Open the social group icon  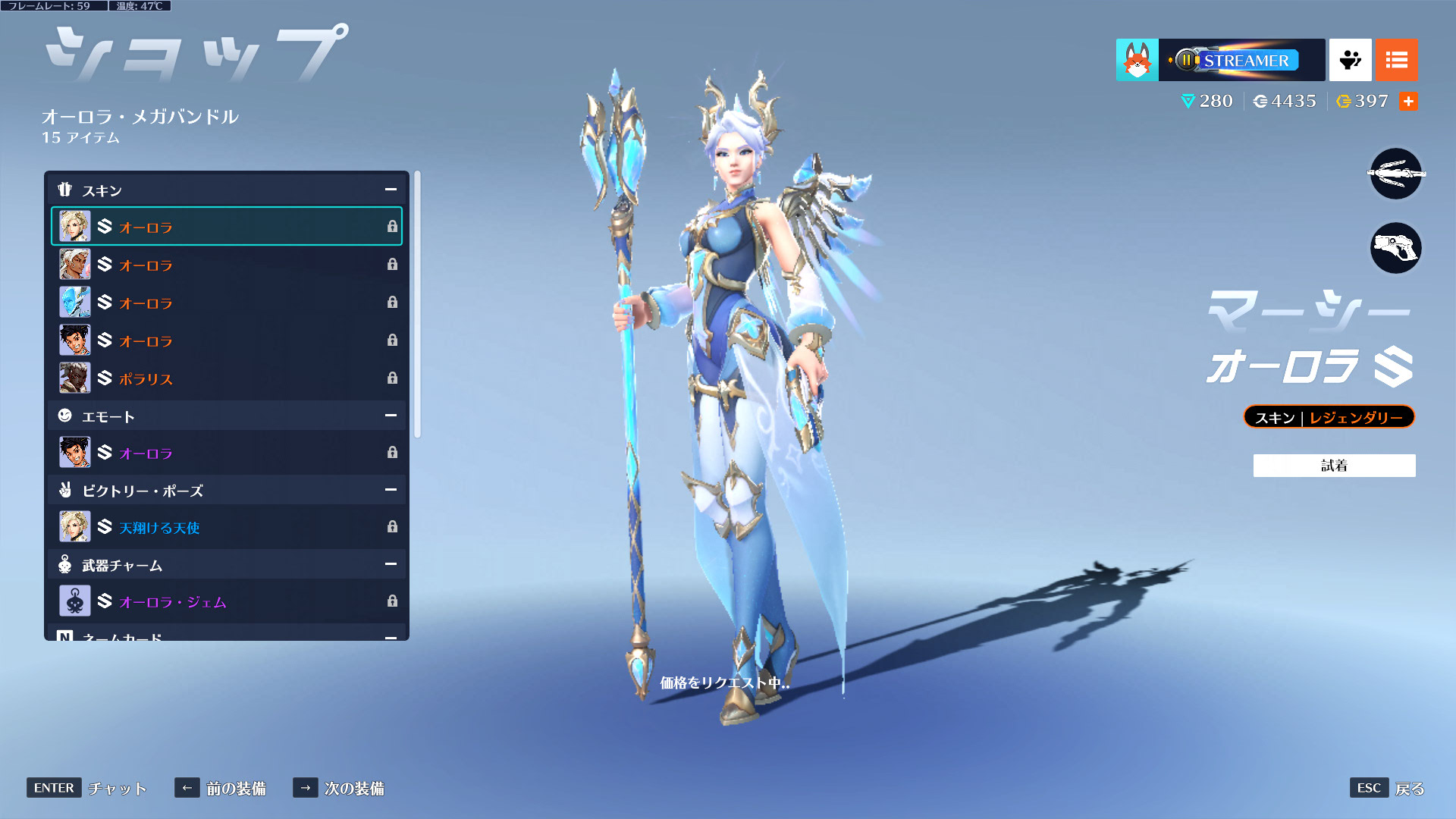coord(1350,60)
